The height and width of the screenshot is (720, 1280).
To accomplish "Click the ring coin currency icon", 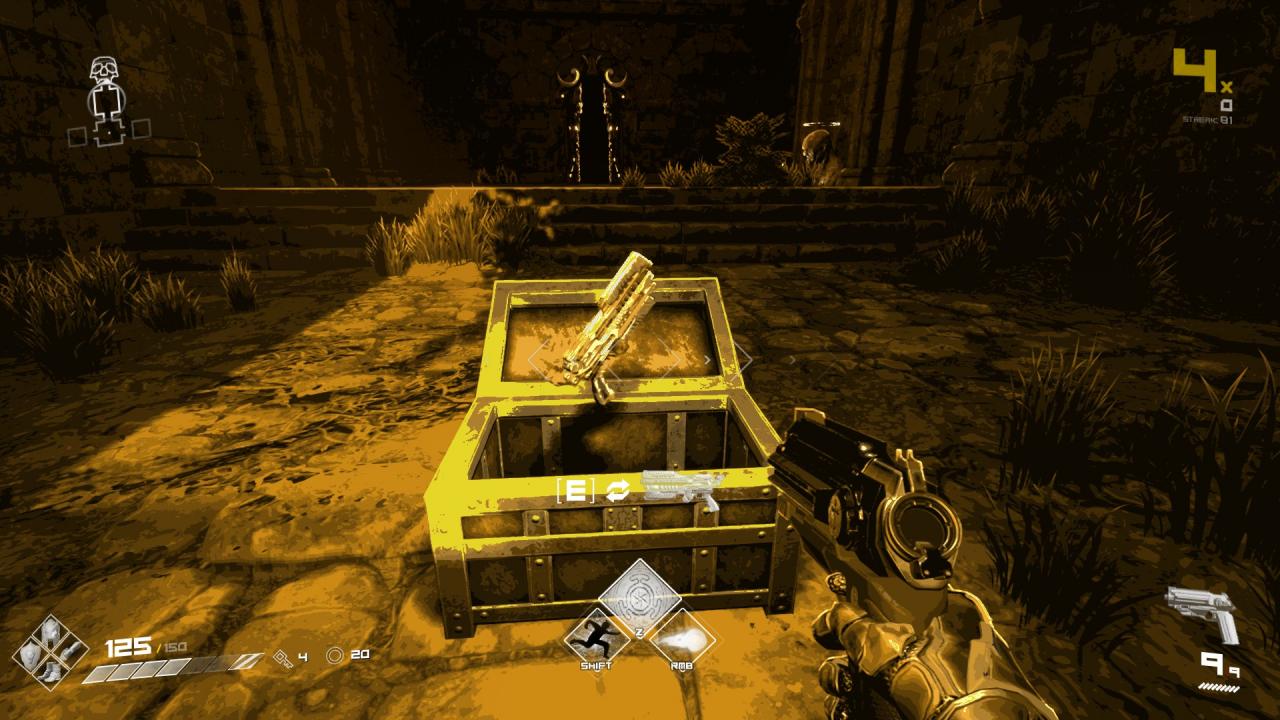I will (335, 655).
